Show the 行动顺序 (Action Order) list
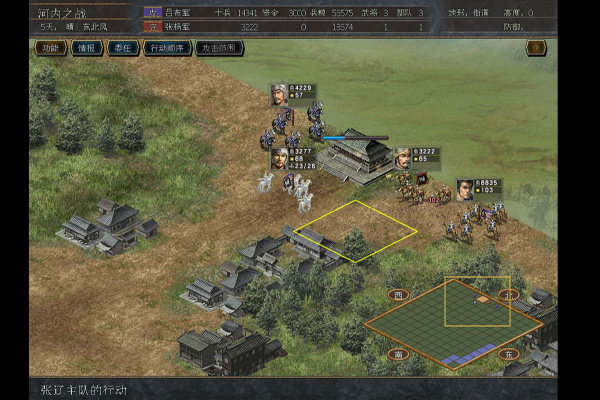 tap(168, 47)
